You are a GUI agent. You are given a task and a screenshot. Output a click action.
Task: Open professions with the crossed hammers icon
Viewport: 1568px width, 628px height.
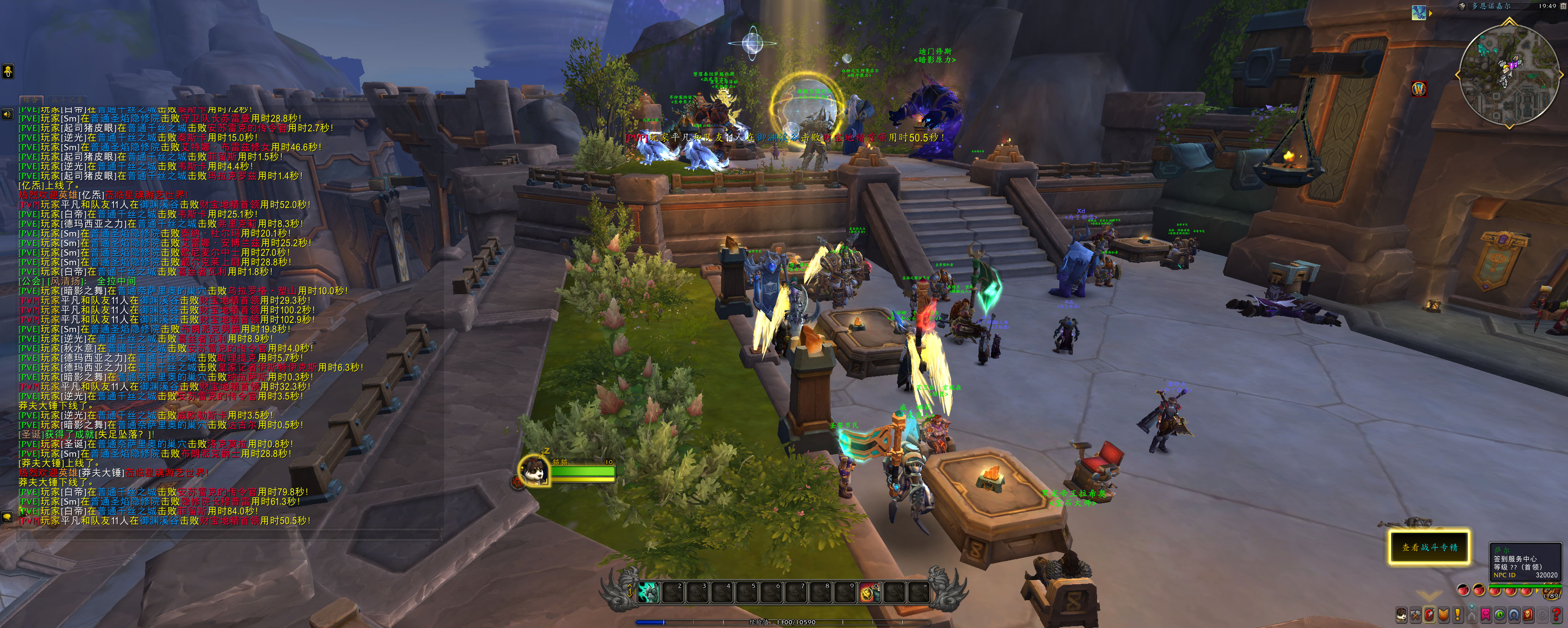1416,615
